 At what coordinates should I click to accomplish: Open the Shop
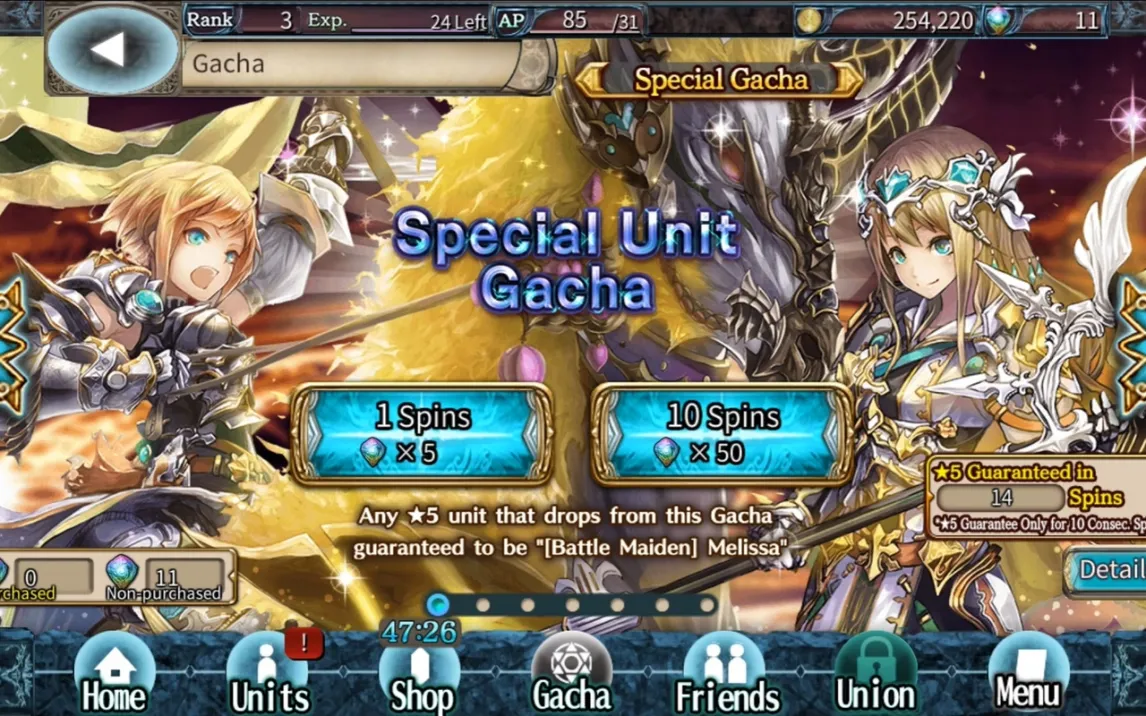(421, 675)
